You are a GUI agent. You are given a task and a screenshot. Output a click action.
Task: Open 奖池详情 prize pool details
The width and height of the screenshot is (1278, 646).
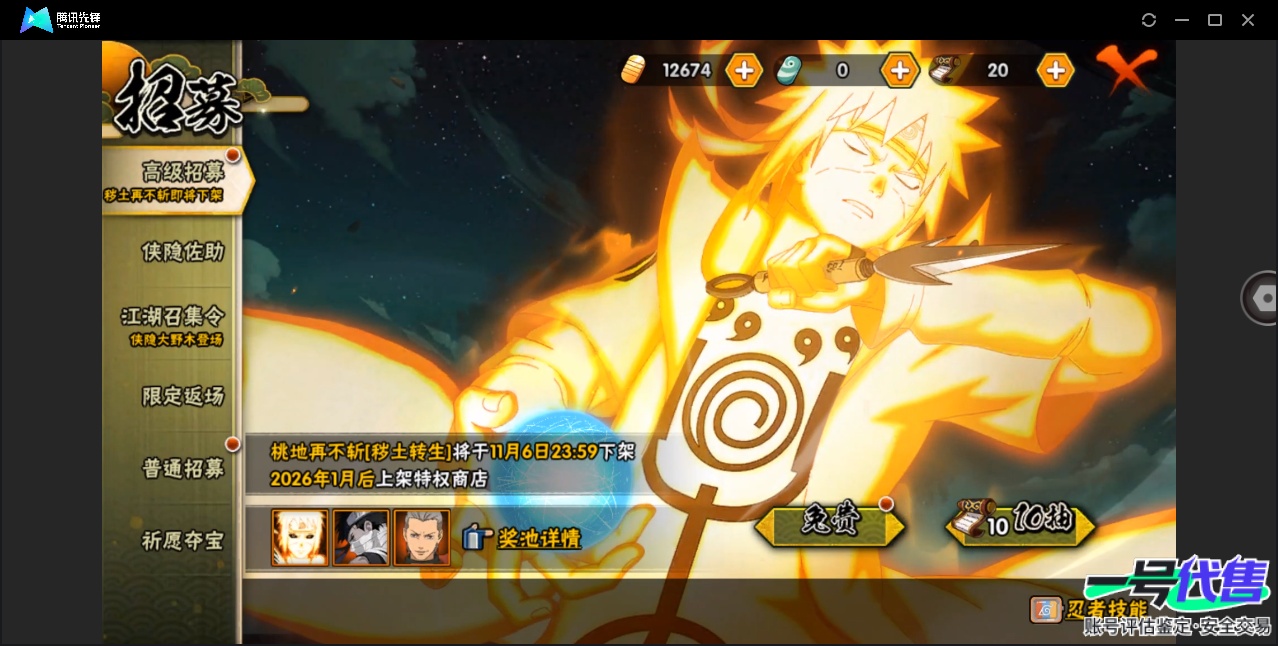point(523,538)
